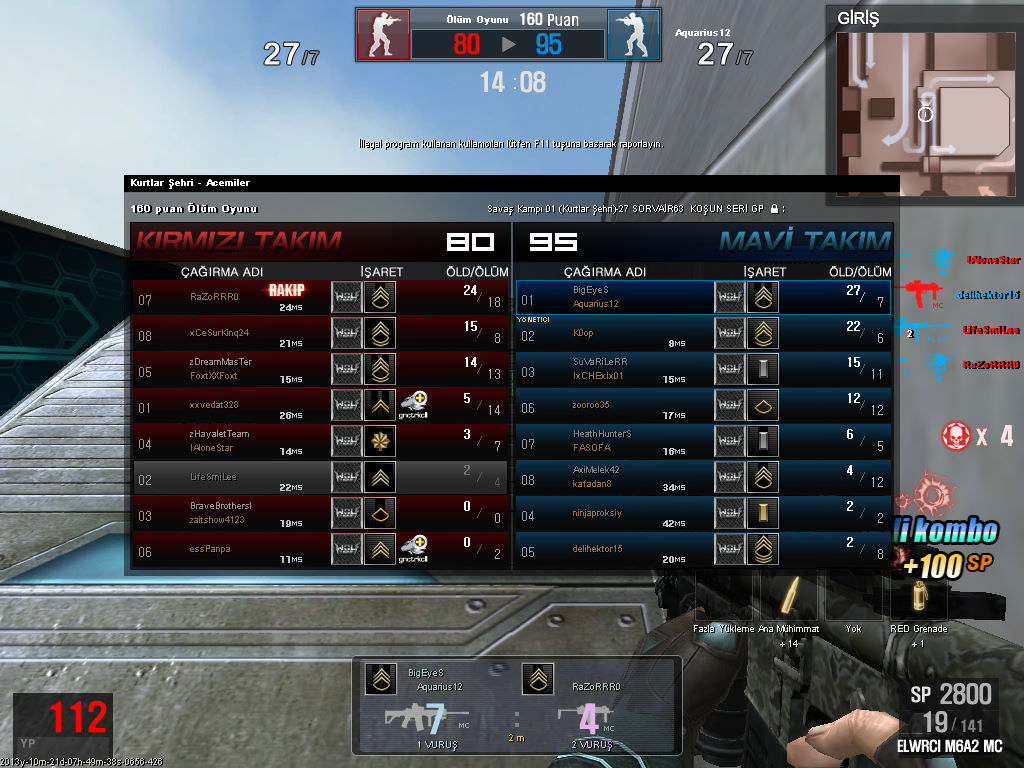Click the essPanpa player entry

(320, 549)
